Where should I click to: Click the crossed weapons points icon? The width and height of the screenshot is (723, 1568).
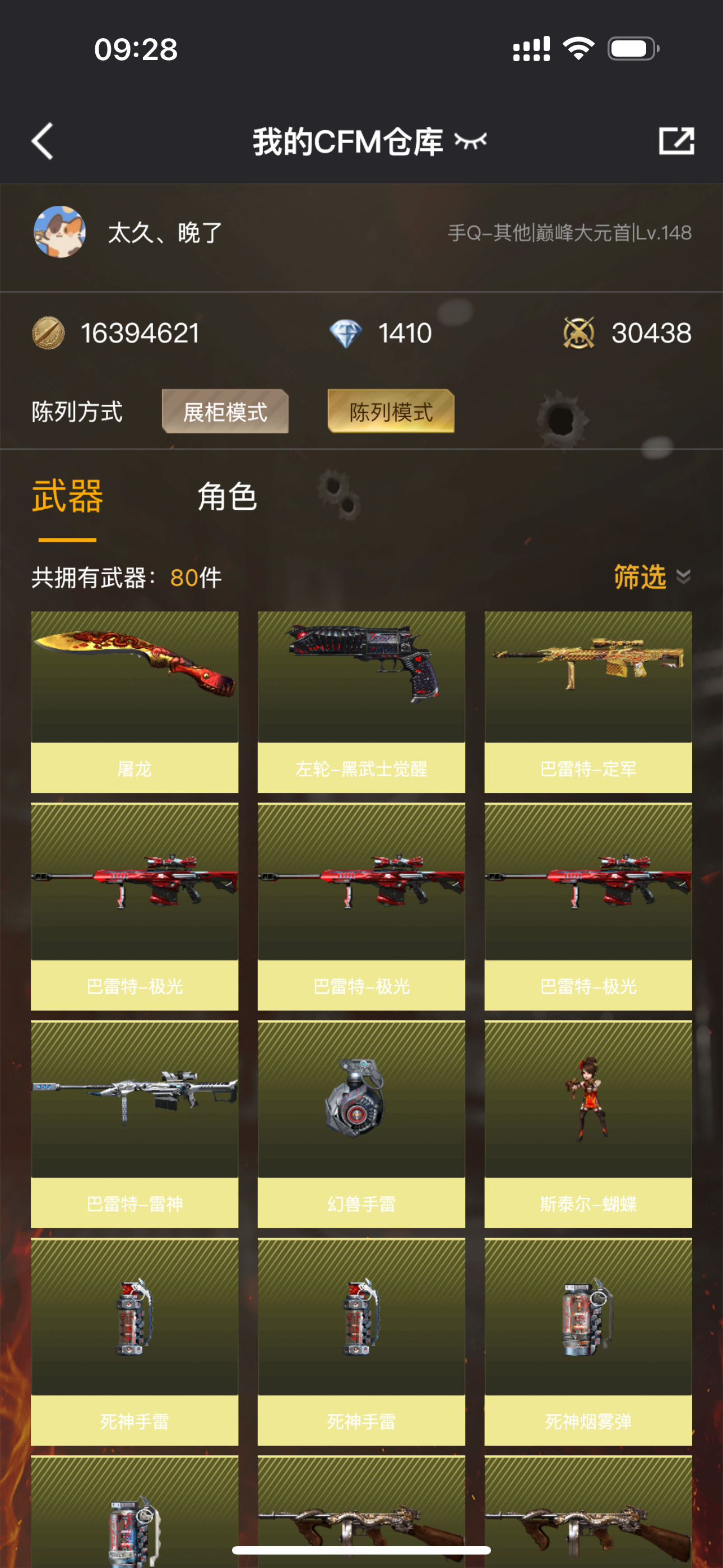(580, 333)
